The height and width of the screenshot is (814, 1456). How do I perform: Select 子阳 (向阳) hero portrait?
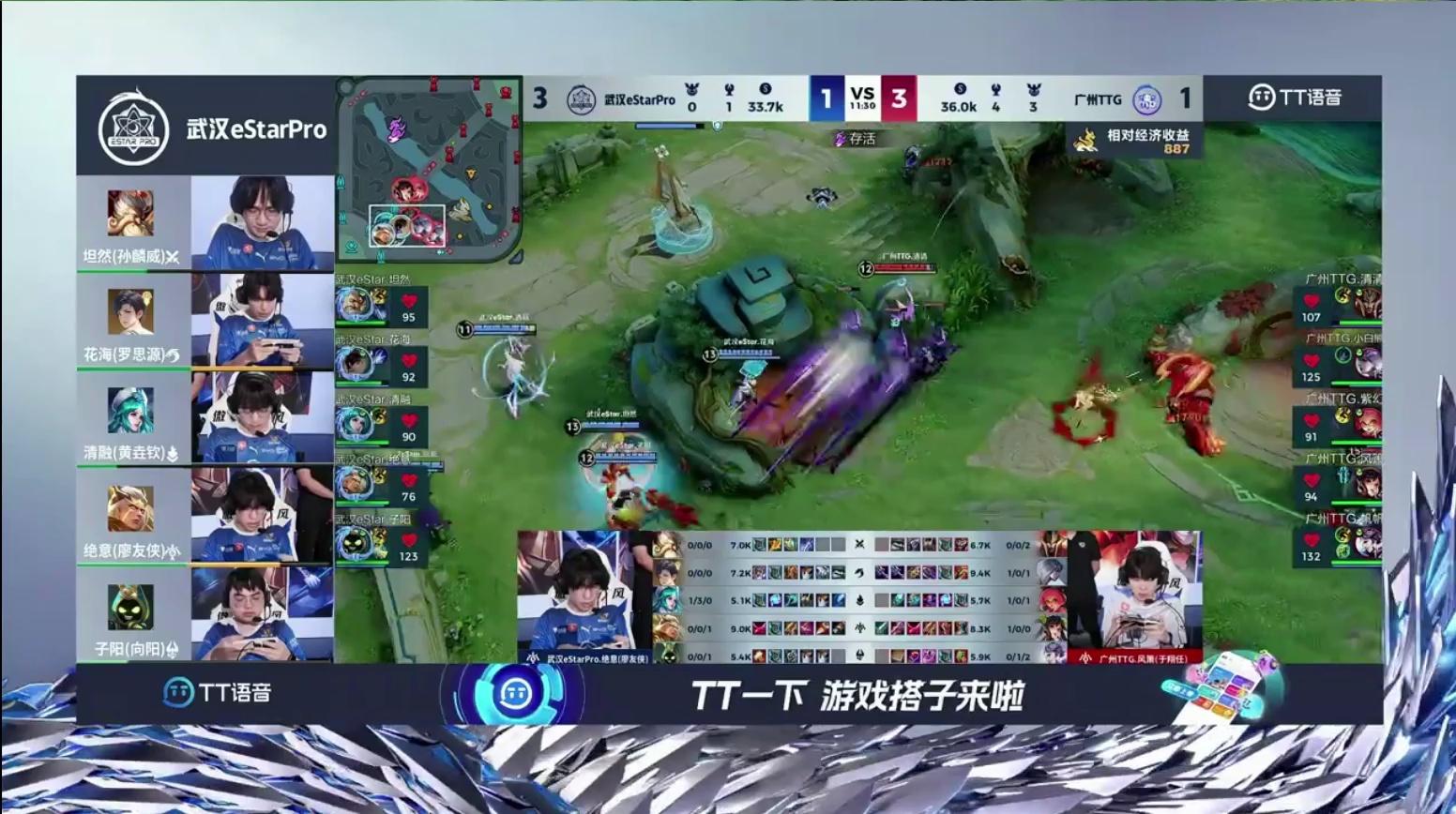point(130,608)
